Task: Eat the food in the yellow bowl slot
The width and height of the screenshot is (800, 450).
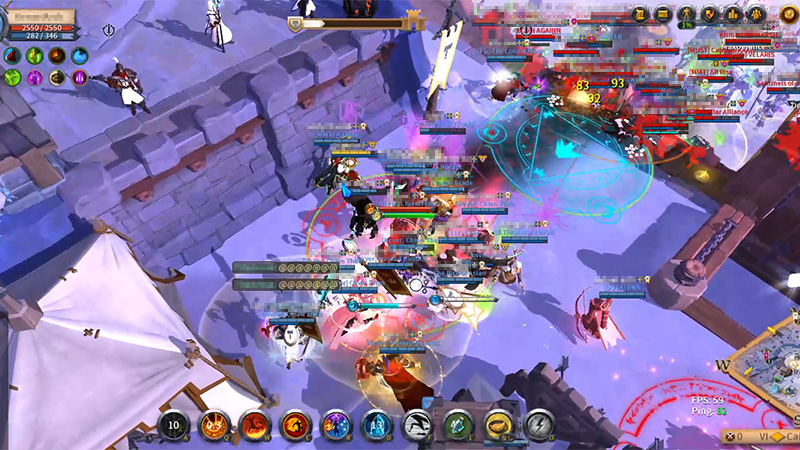Action: pyautogui.click(x=499, y=425)
